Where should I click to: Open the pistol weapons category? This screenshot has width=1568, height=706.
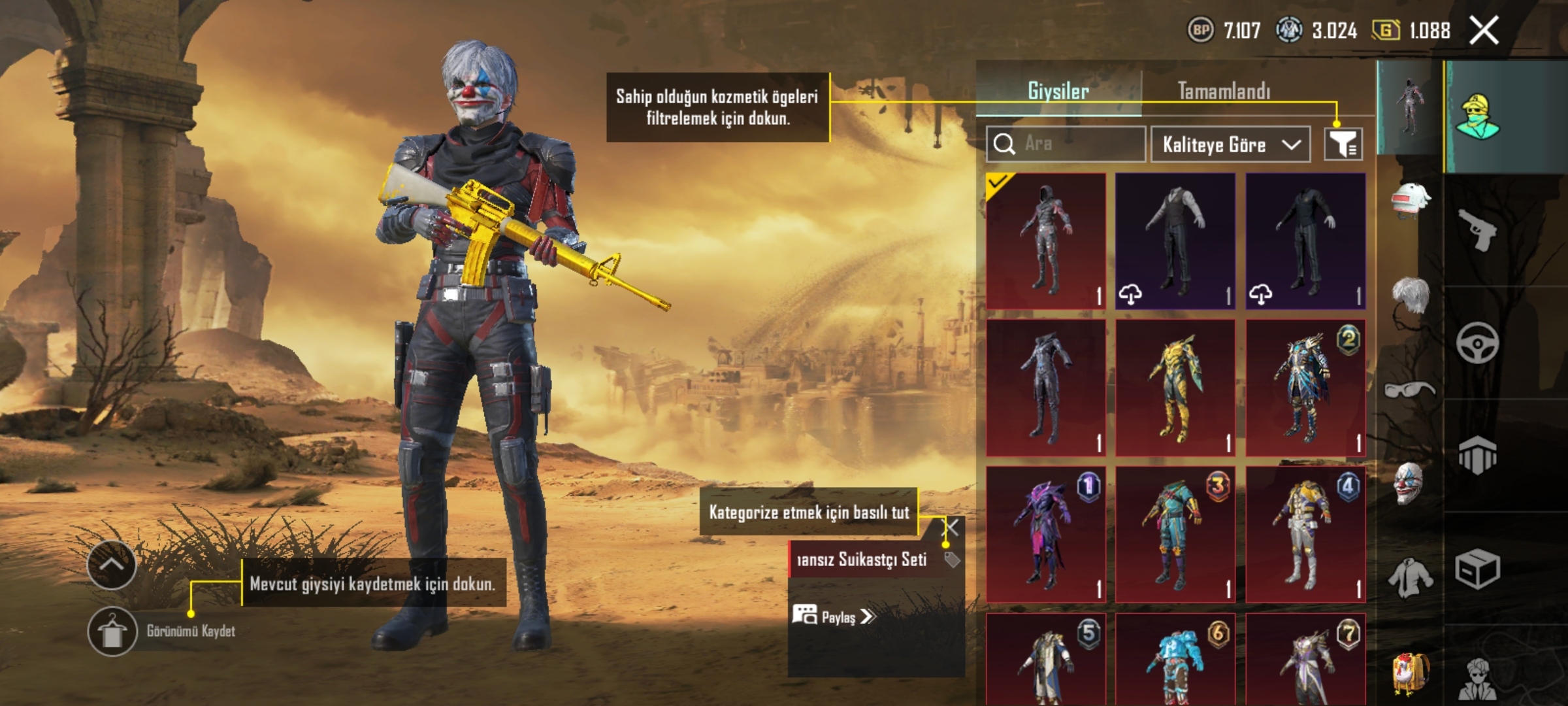click(x=1477, y=229)
